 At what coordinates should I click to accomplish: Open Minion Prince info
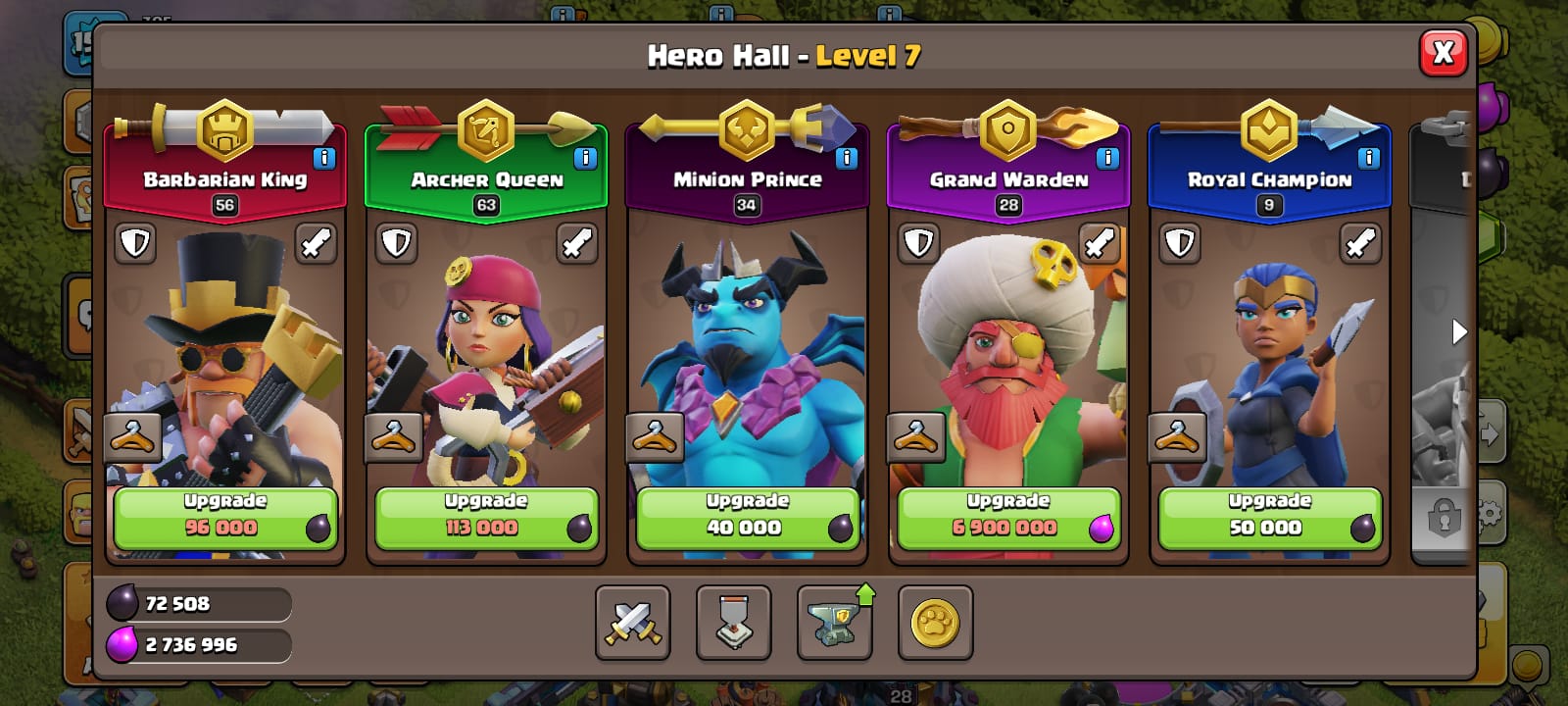[x=847, y=158]
